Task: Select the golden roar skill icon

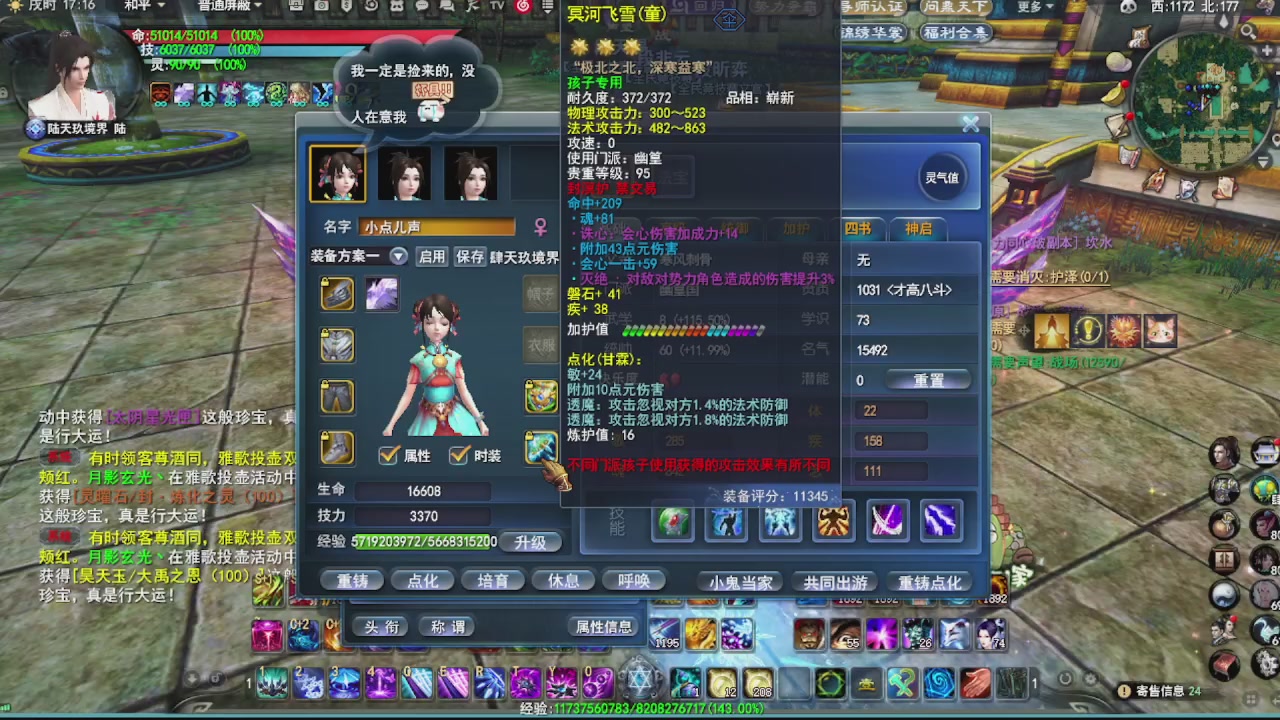Action: [833, 520]
